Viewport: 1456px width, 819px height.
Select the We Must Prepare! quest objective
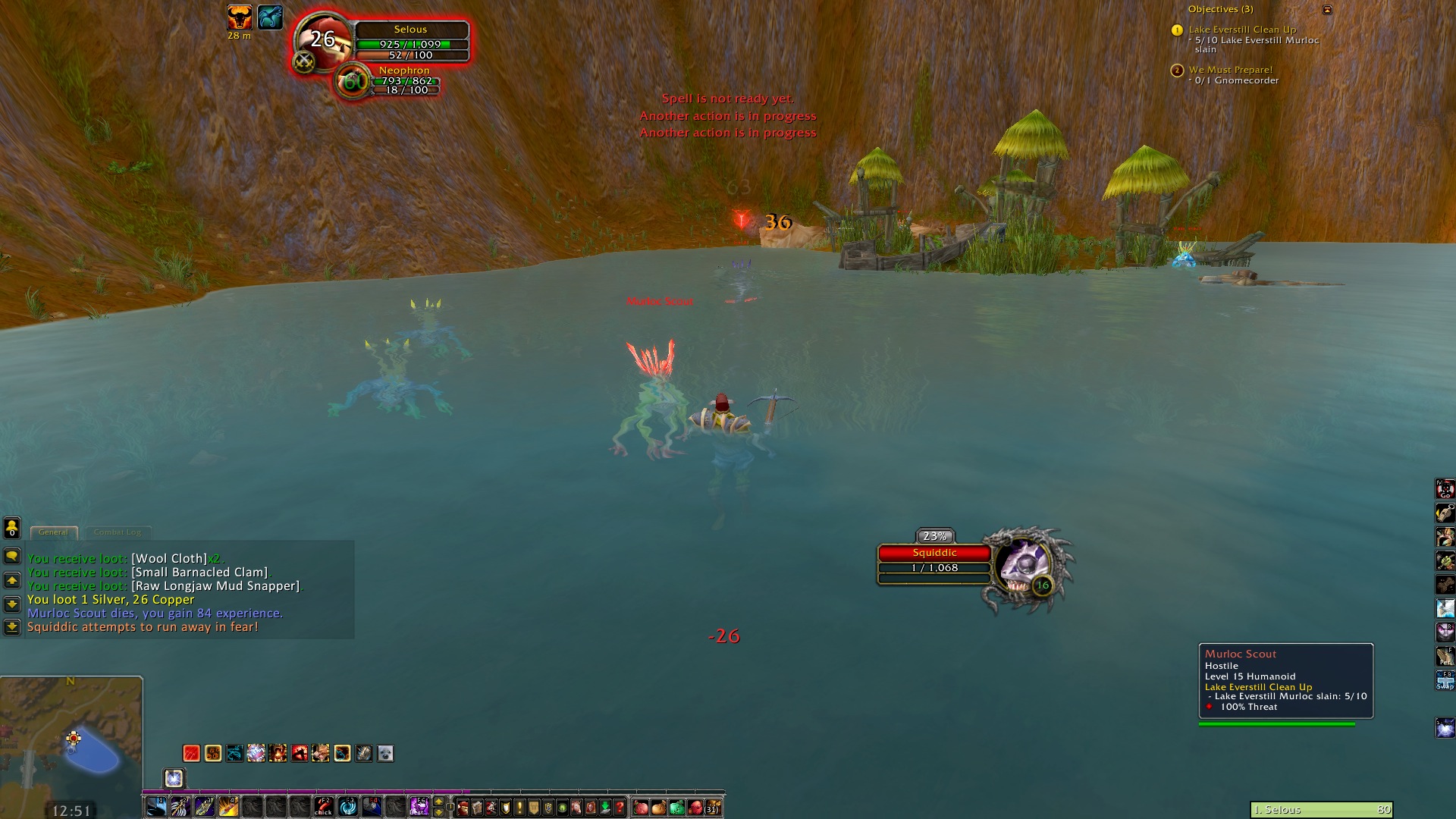click(1230, 70)
